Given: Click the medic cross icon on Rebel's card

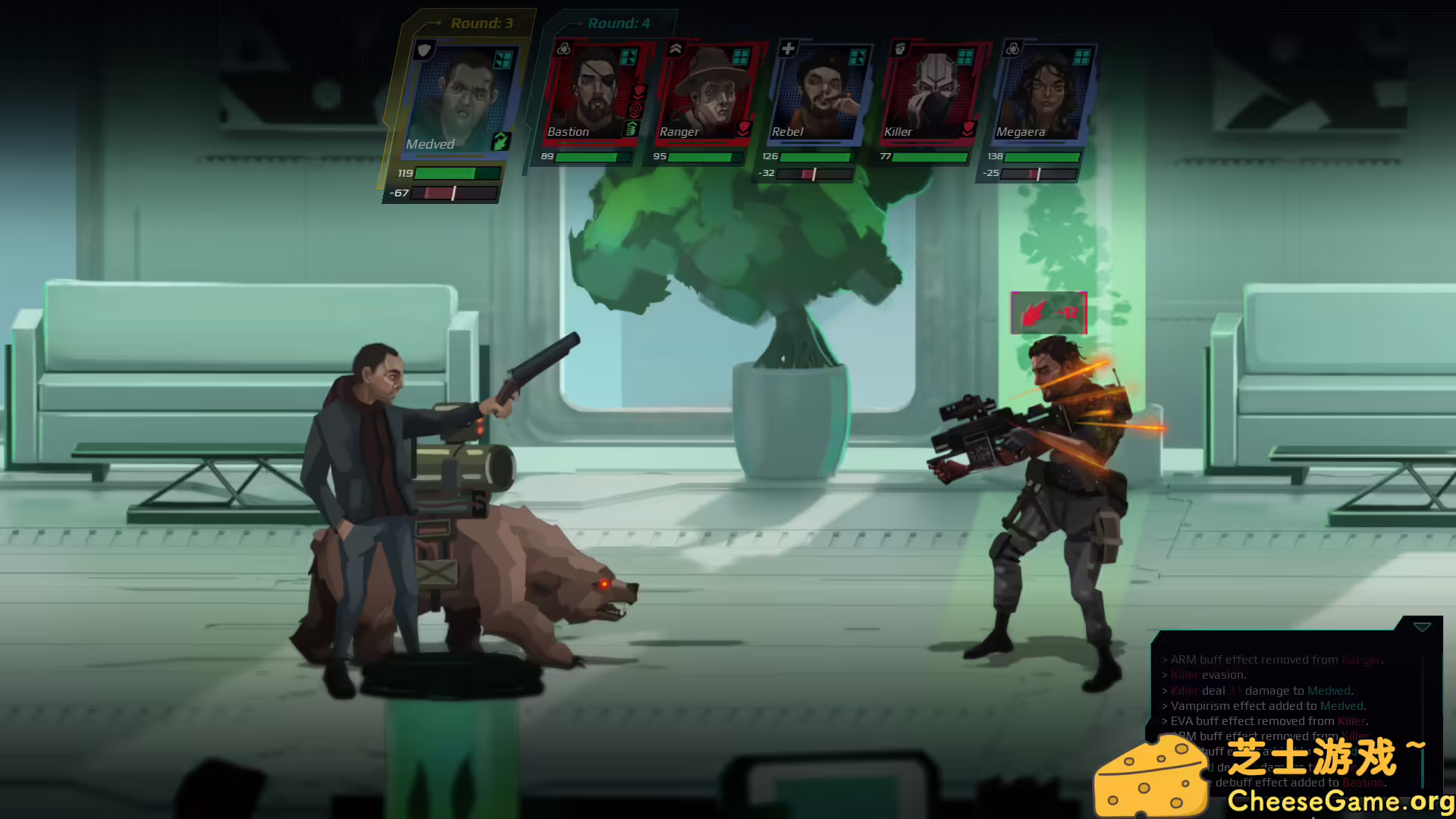Looking at the screenshot, I should click(x=789, y=48).
